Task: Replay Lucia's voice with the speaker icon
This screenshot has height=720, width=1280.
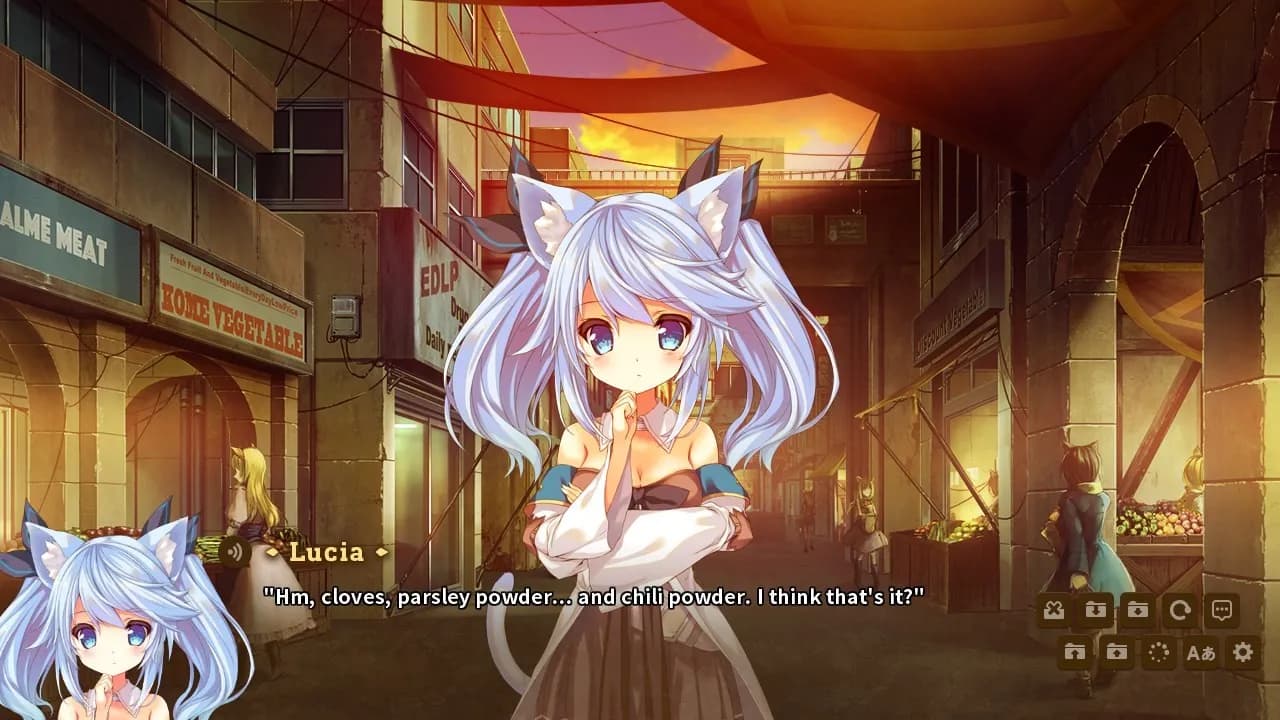Action: coord(237,549)
